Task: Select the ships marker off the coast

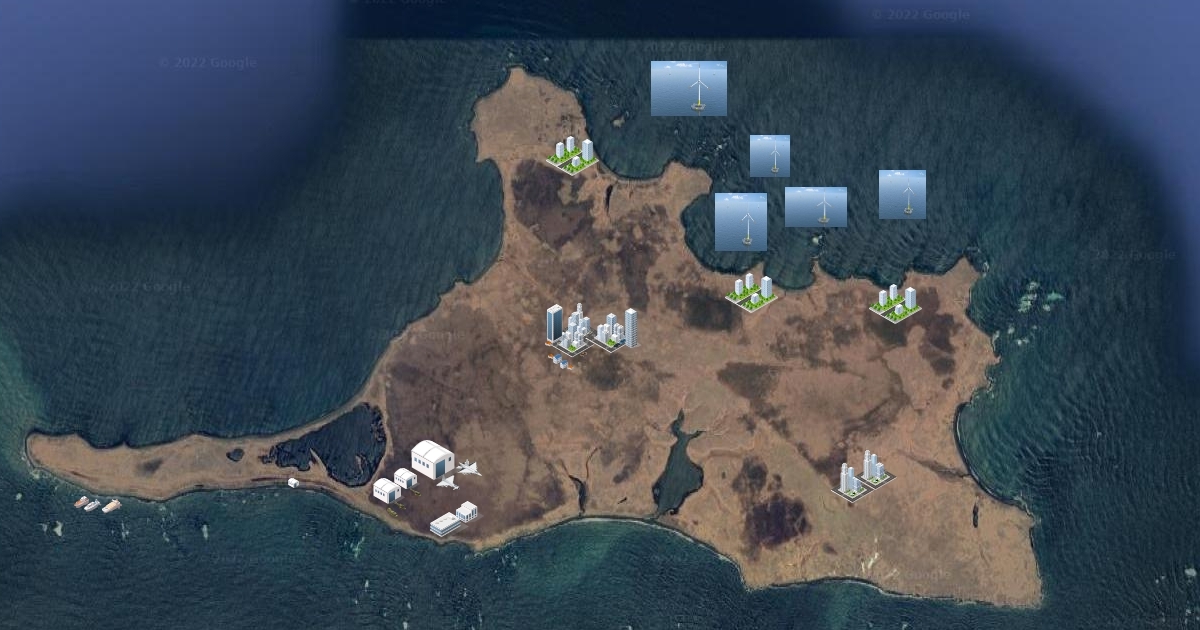Action: tap(97, 505)
